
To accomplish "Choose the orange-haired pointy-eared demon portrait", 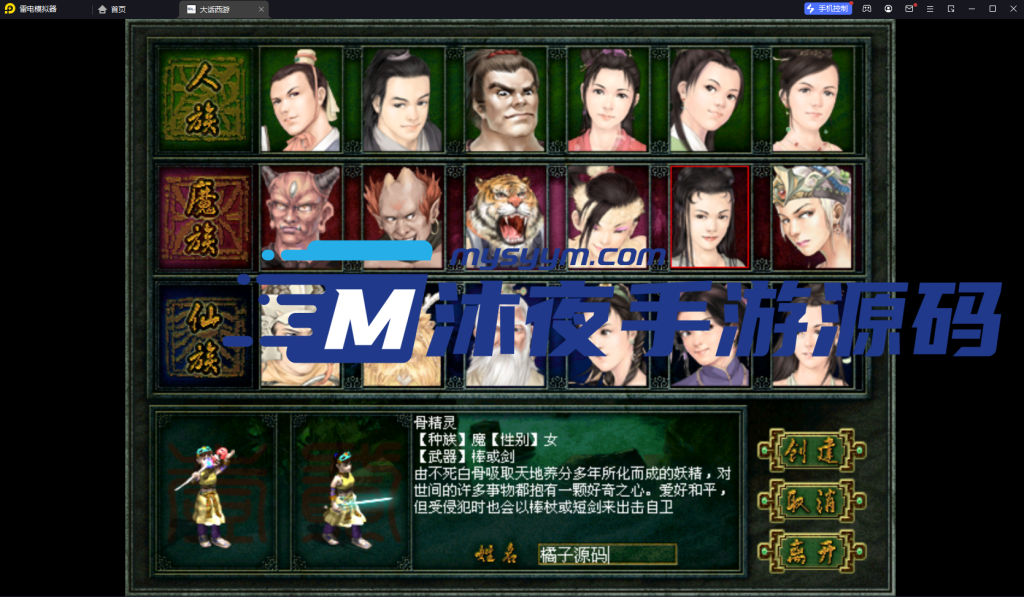I will pyautogui.click(x=401, y=216).
